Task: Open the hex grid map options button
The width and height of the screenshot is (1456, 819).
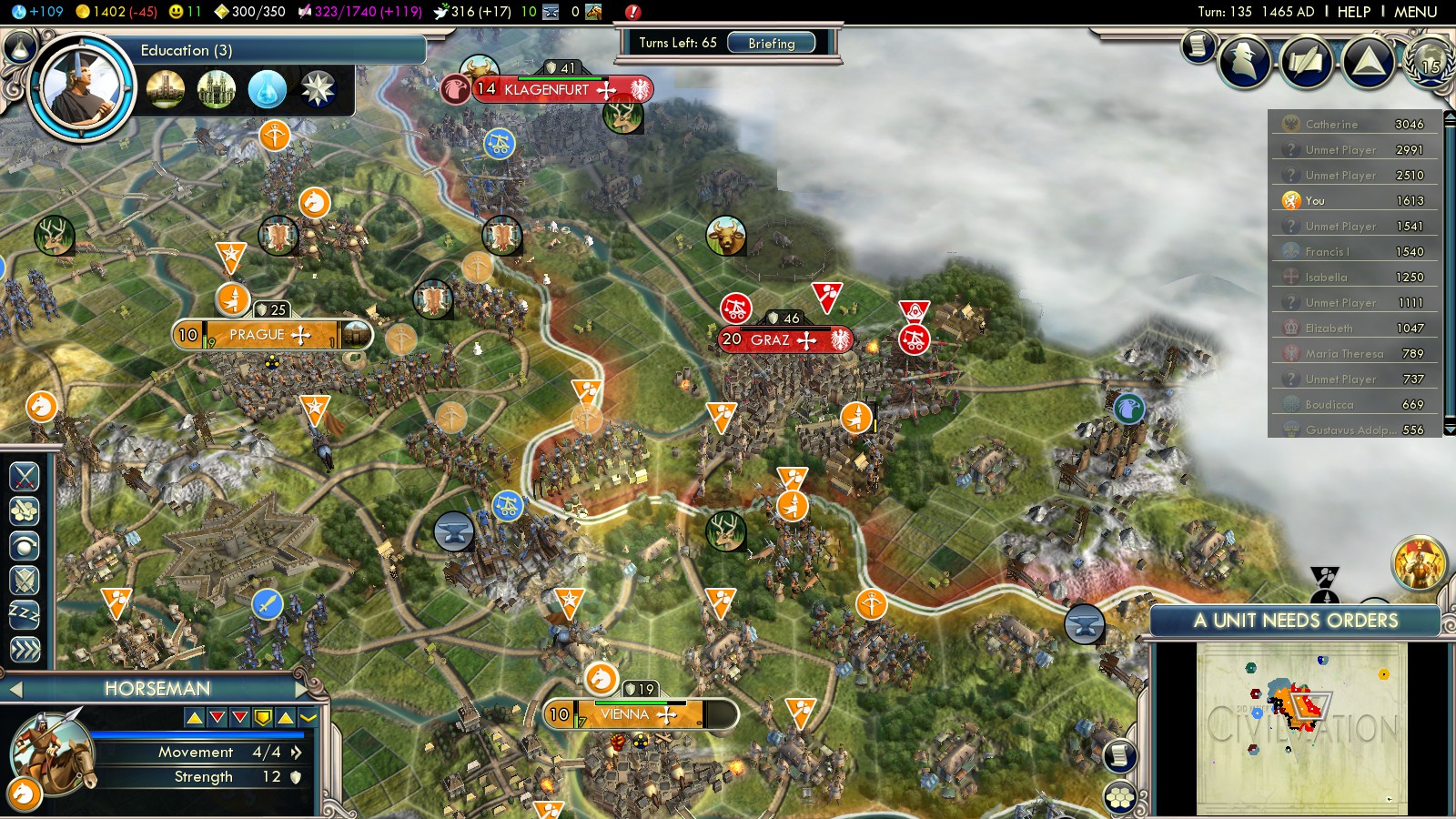Action: 1119,798
